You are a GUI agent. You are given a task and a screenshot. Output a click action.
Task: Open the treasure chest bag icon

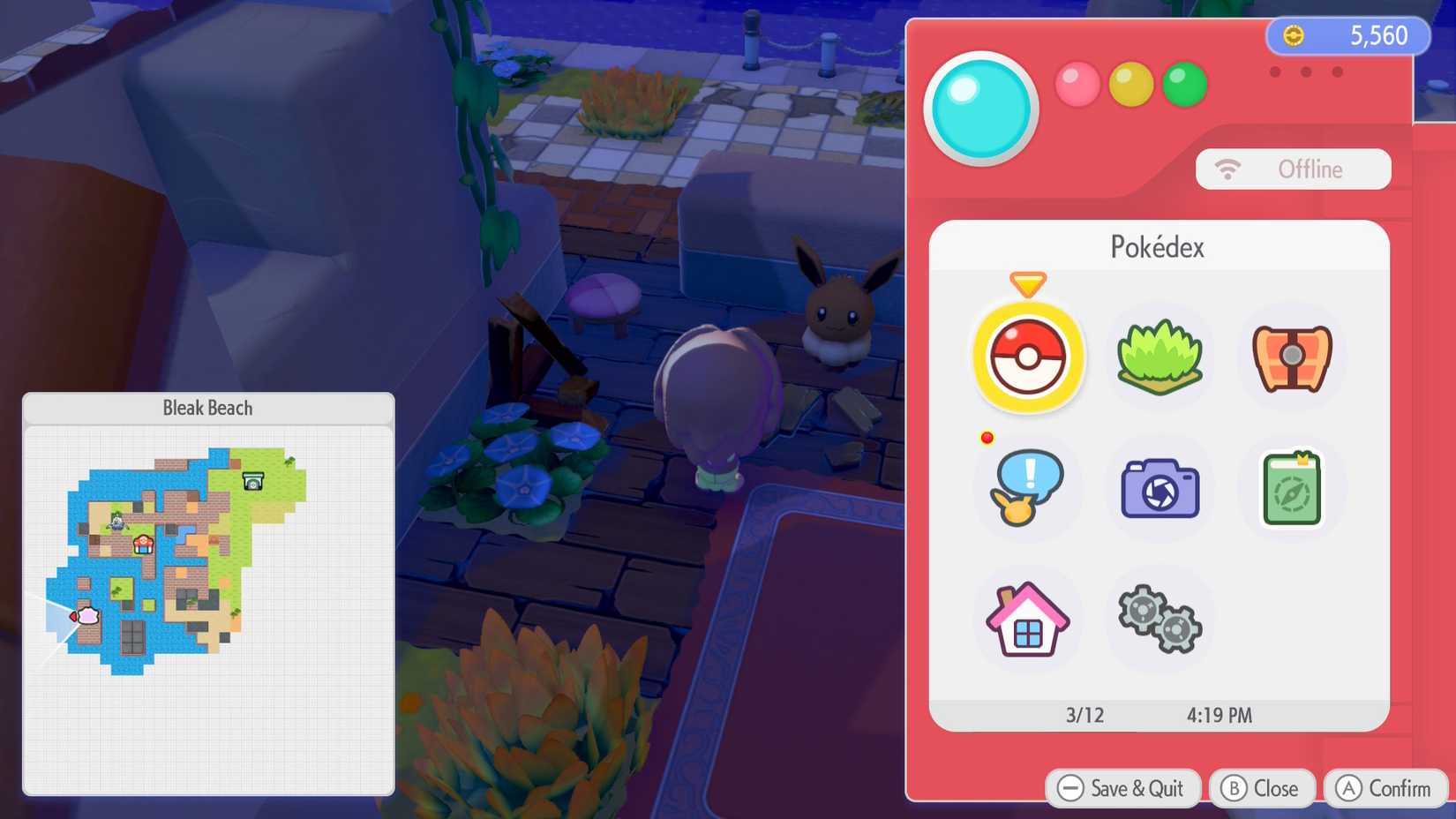(x=1290, y=357)
